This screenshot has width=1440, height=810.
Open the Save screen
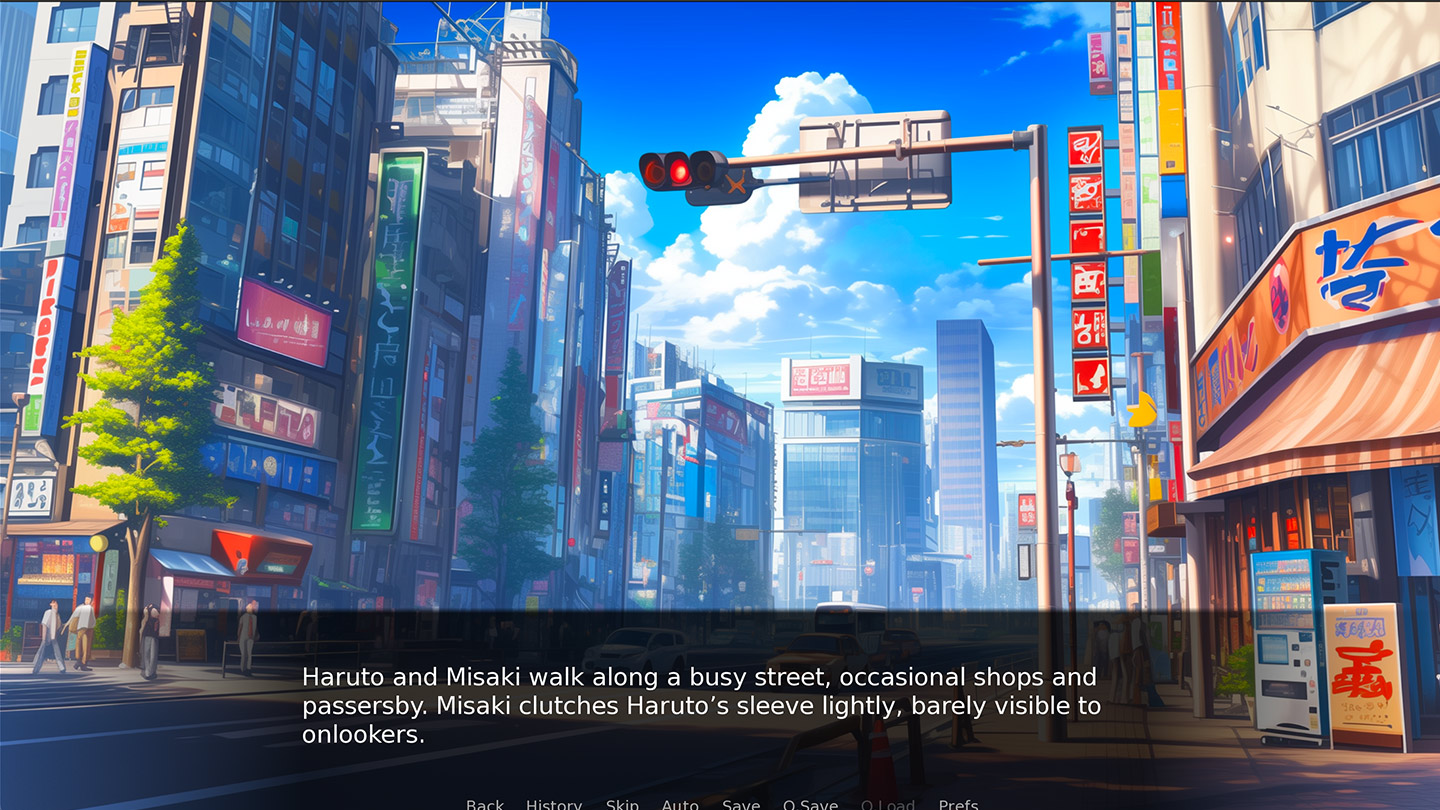click(x=740, y=804)
